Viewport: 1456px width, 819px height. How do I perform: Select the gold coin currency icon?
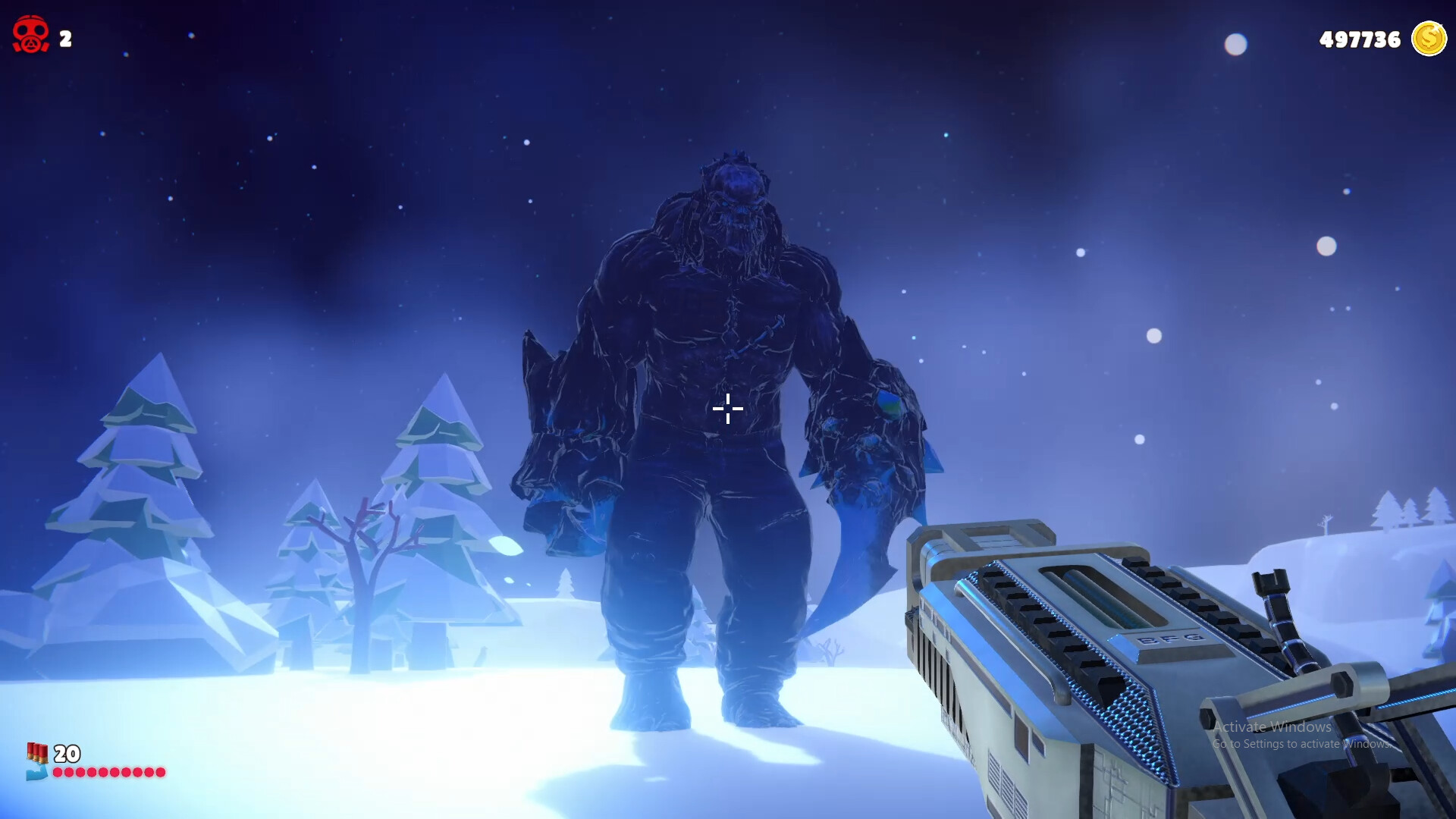(1429, 39)
